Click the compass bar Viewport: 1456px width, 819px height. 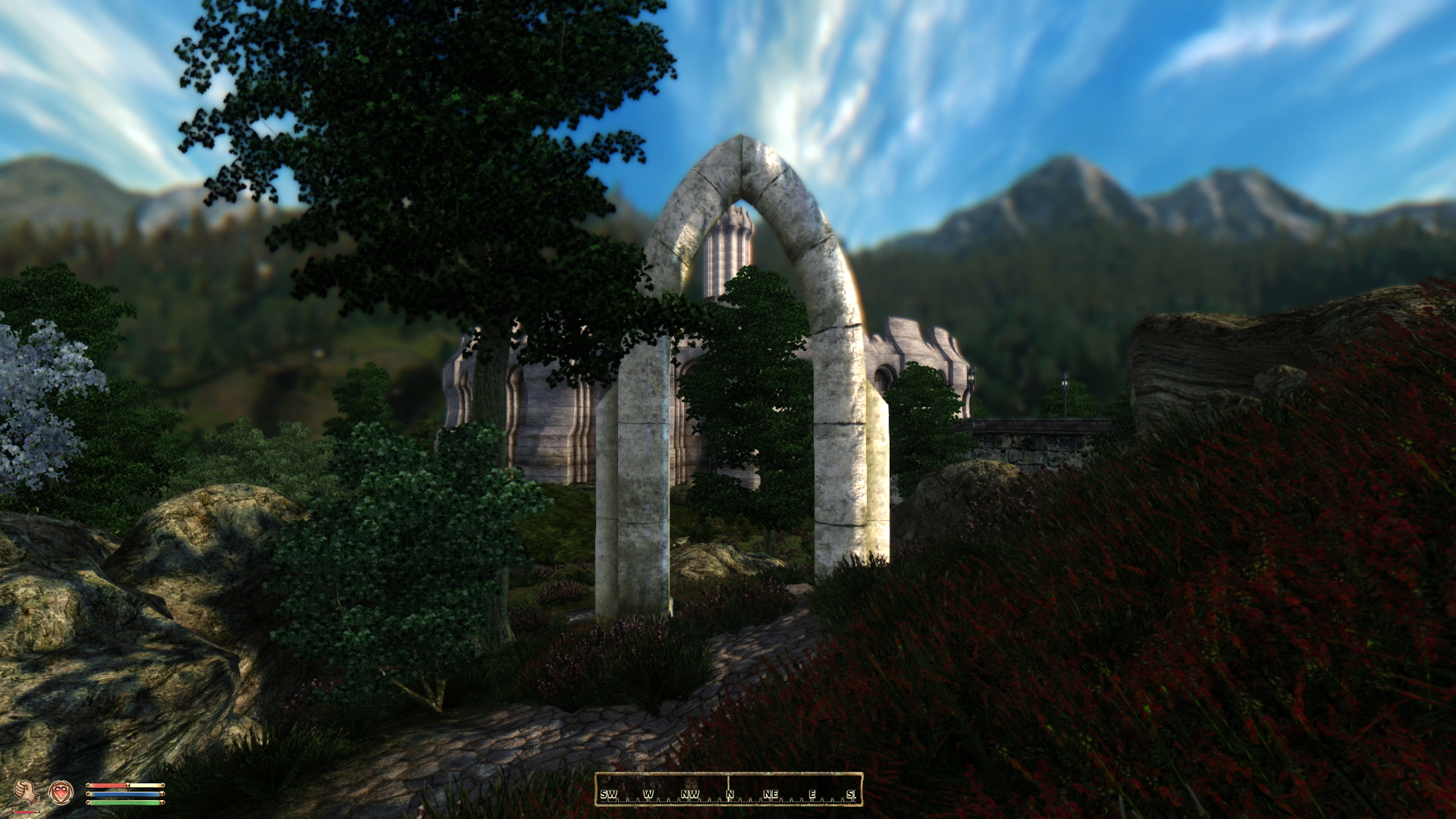pyautogui.click(x=728, y=790)
